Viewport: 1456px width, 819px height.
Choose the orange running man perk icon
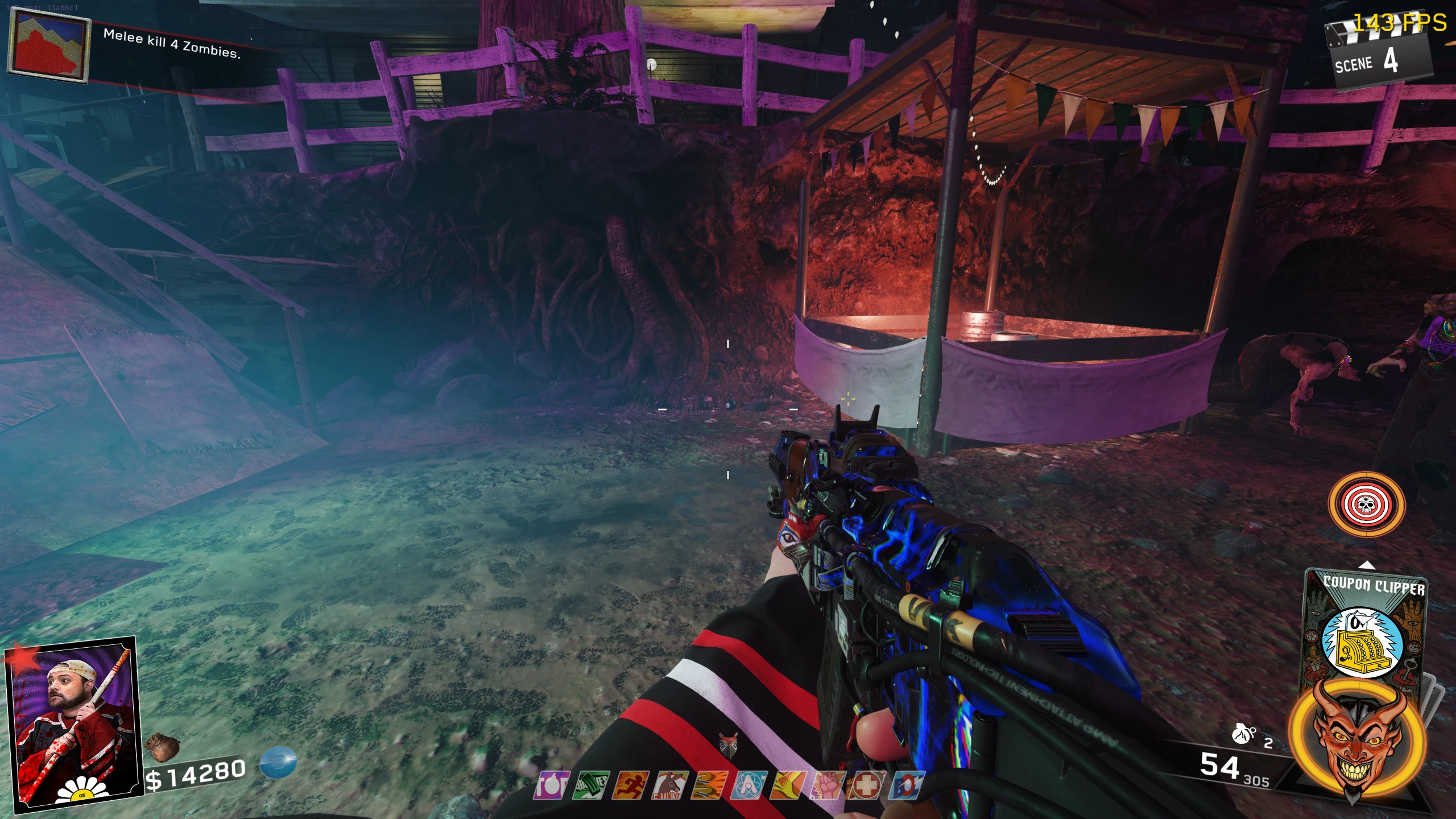coord(631,785)
